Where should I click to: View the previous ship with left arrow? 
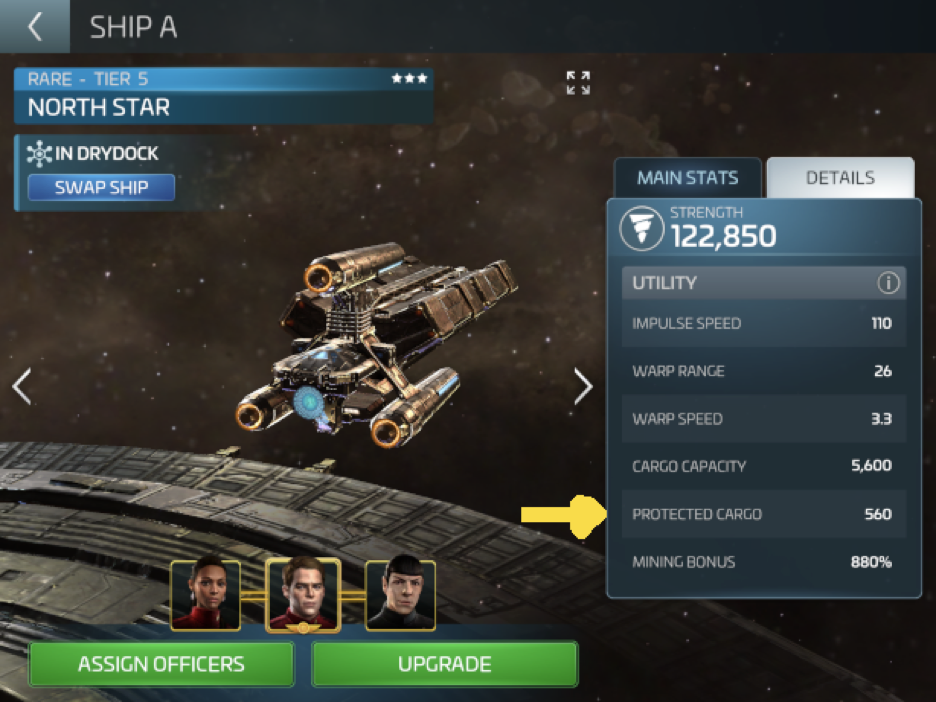click(22, 386)
